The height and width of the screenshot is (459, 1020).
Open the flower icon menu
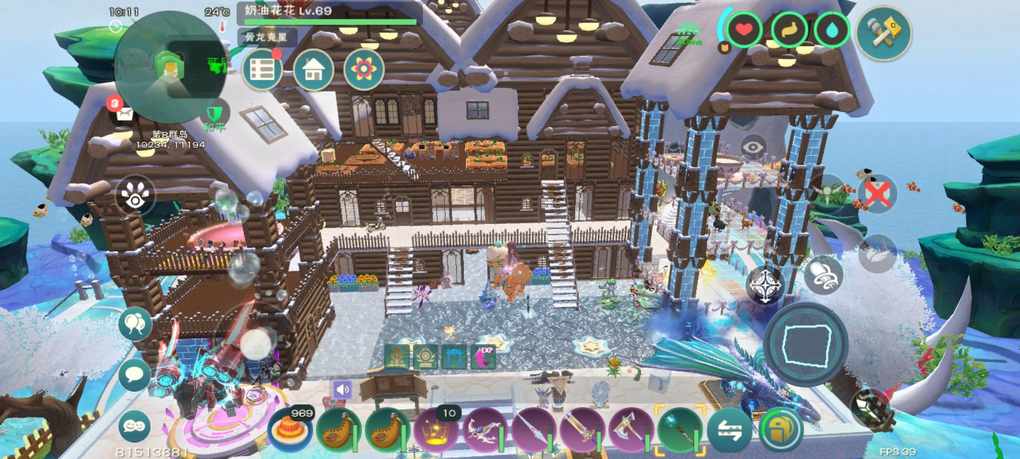click(364, 70)
